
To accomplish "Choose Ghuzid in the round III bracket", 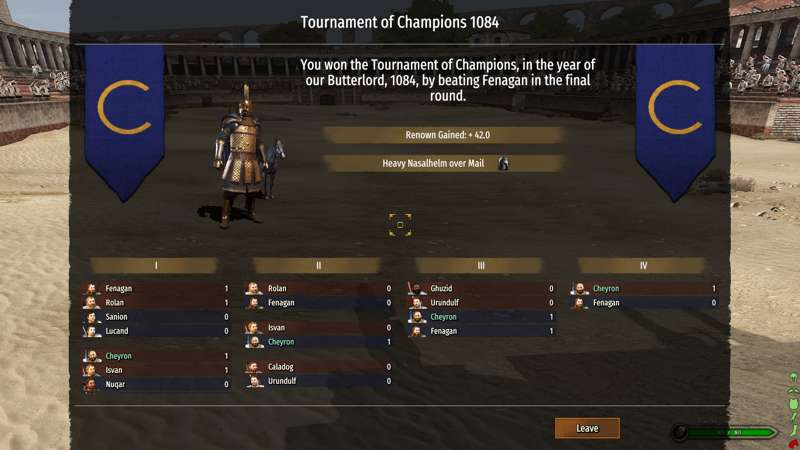I will tap(481, 289).
